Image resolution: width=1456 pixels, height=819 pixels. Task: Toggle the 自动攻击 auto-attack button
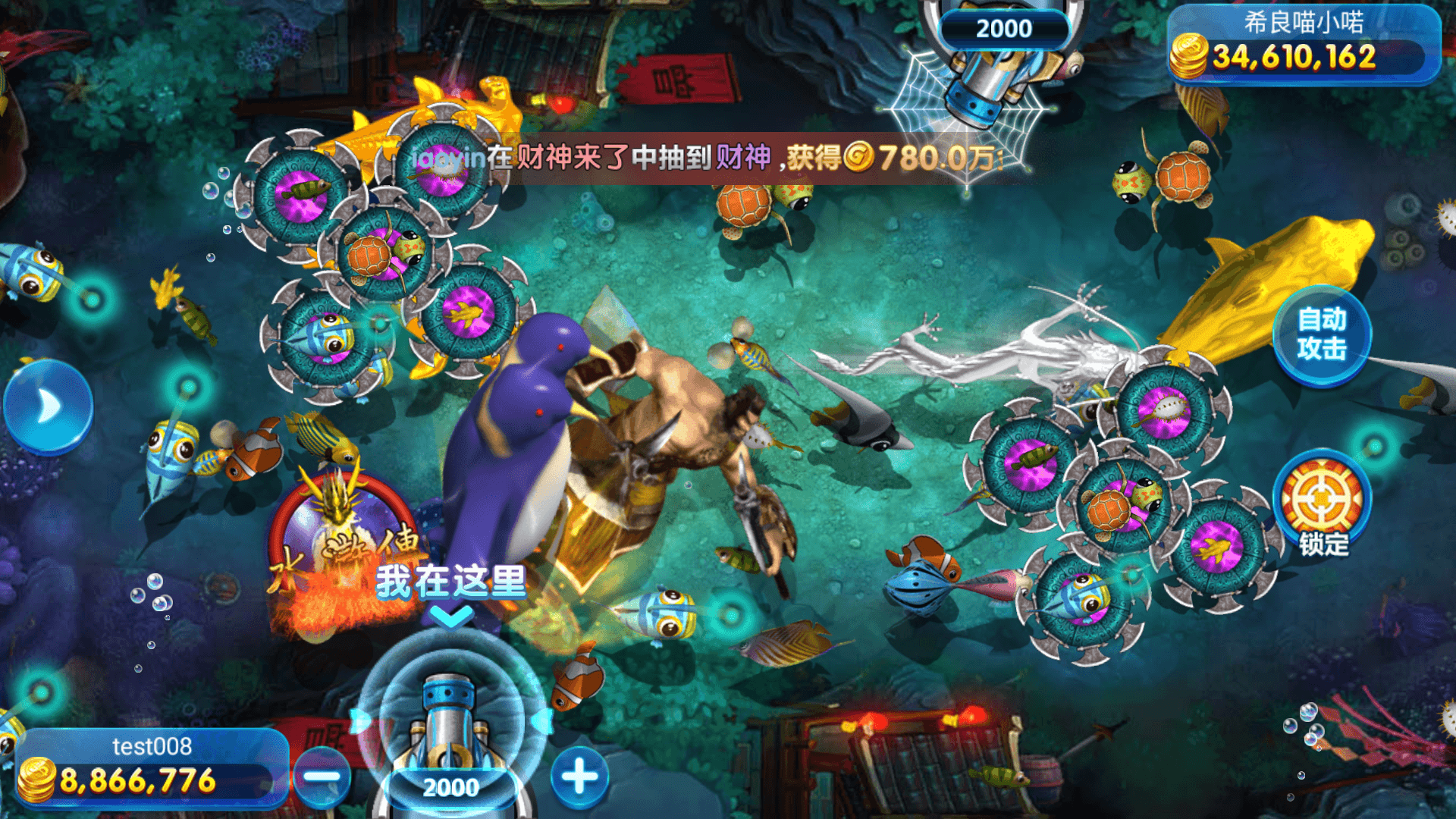[1321, 334]
